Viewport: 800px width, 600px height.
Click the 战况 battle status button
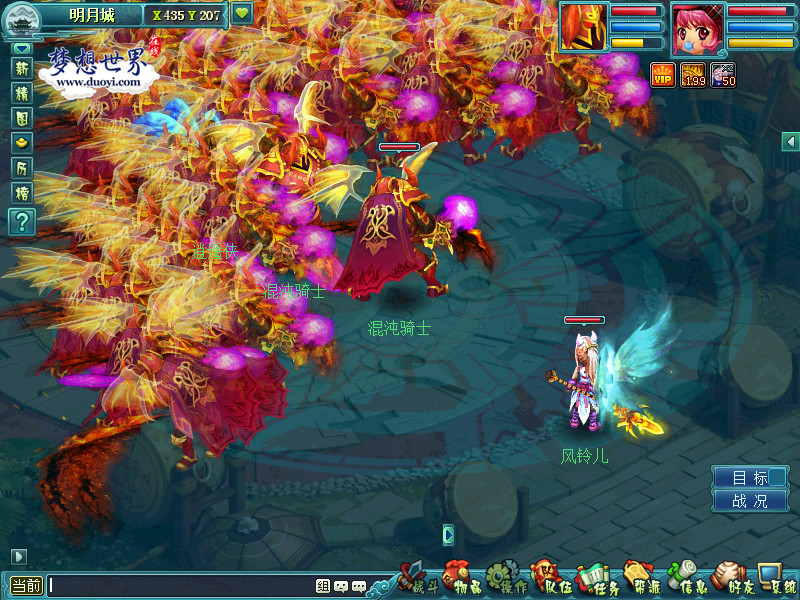click(750, 501)
